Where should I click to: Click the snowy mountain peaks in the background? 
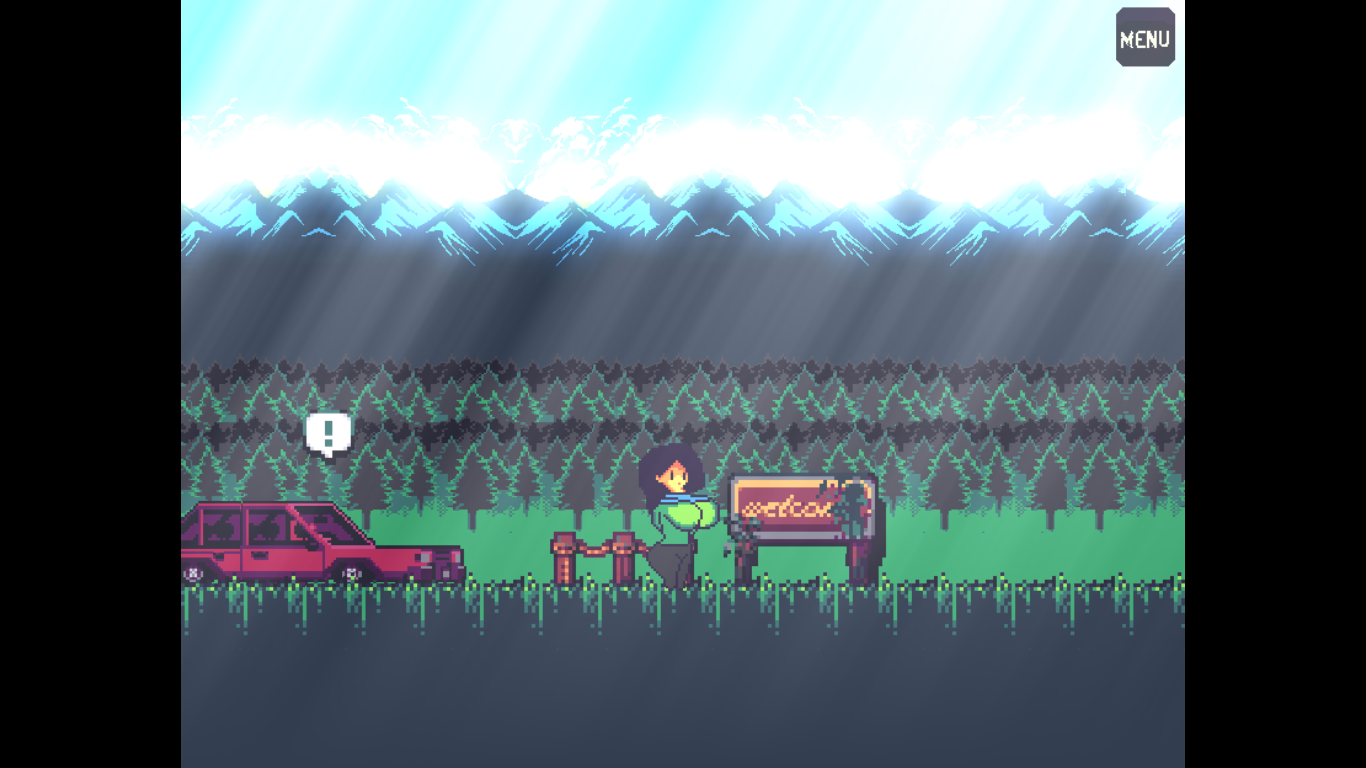tap(683, 215)
